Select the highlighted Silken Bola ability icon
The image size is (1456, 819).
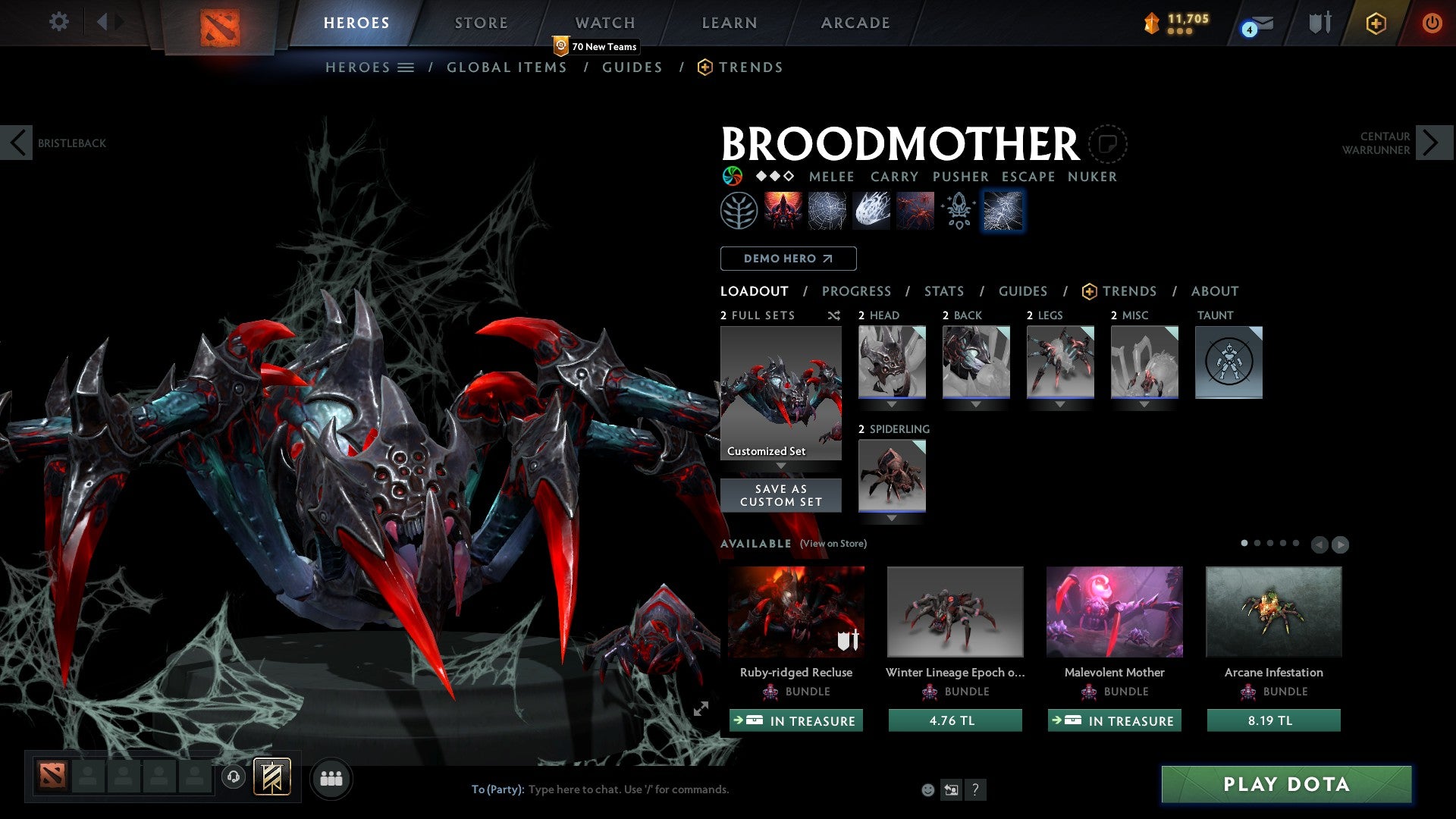click(1003, 210)
